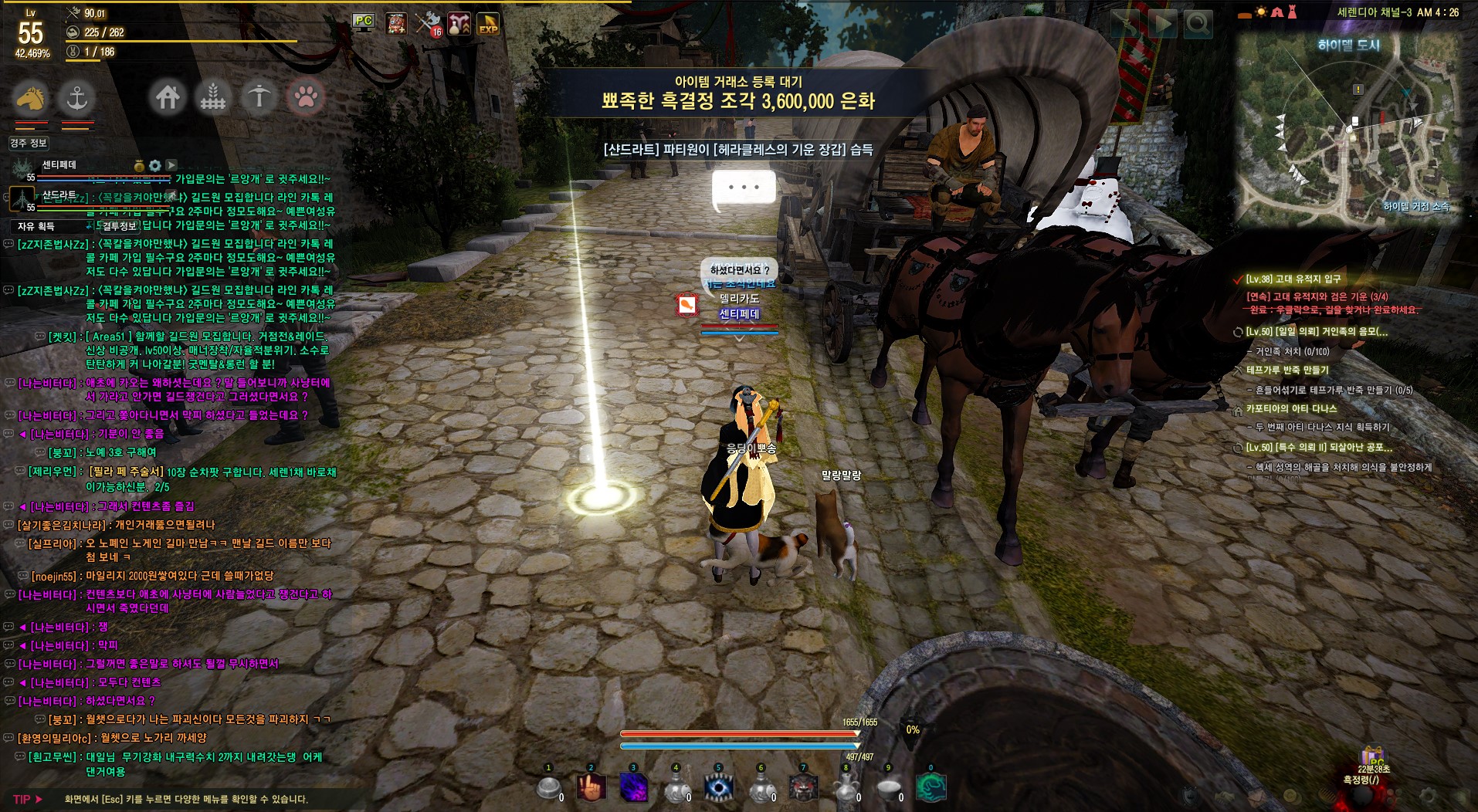Use the pointing hand skill in slot 2
Image resolution: width=1478 pixels, height=812 pixels.
point(592,787)
